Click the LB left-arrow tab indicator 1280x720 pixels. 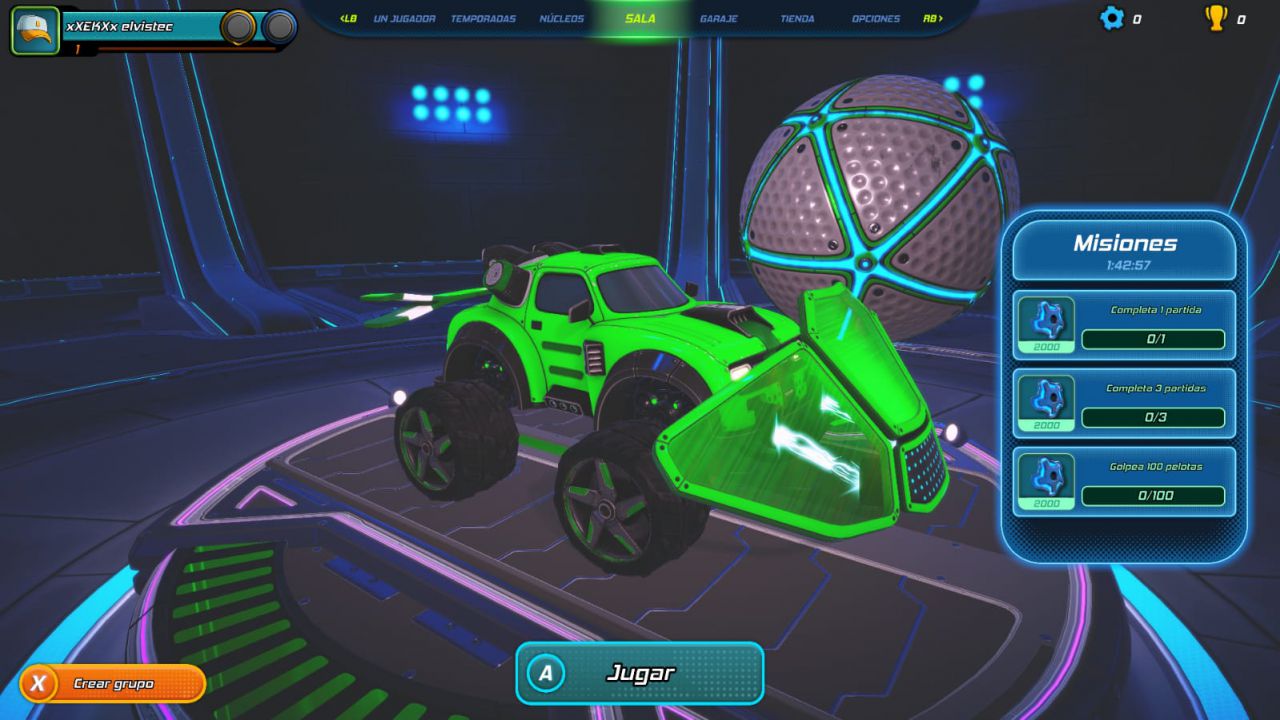348,17
